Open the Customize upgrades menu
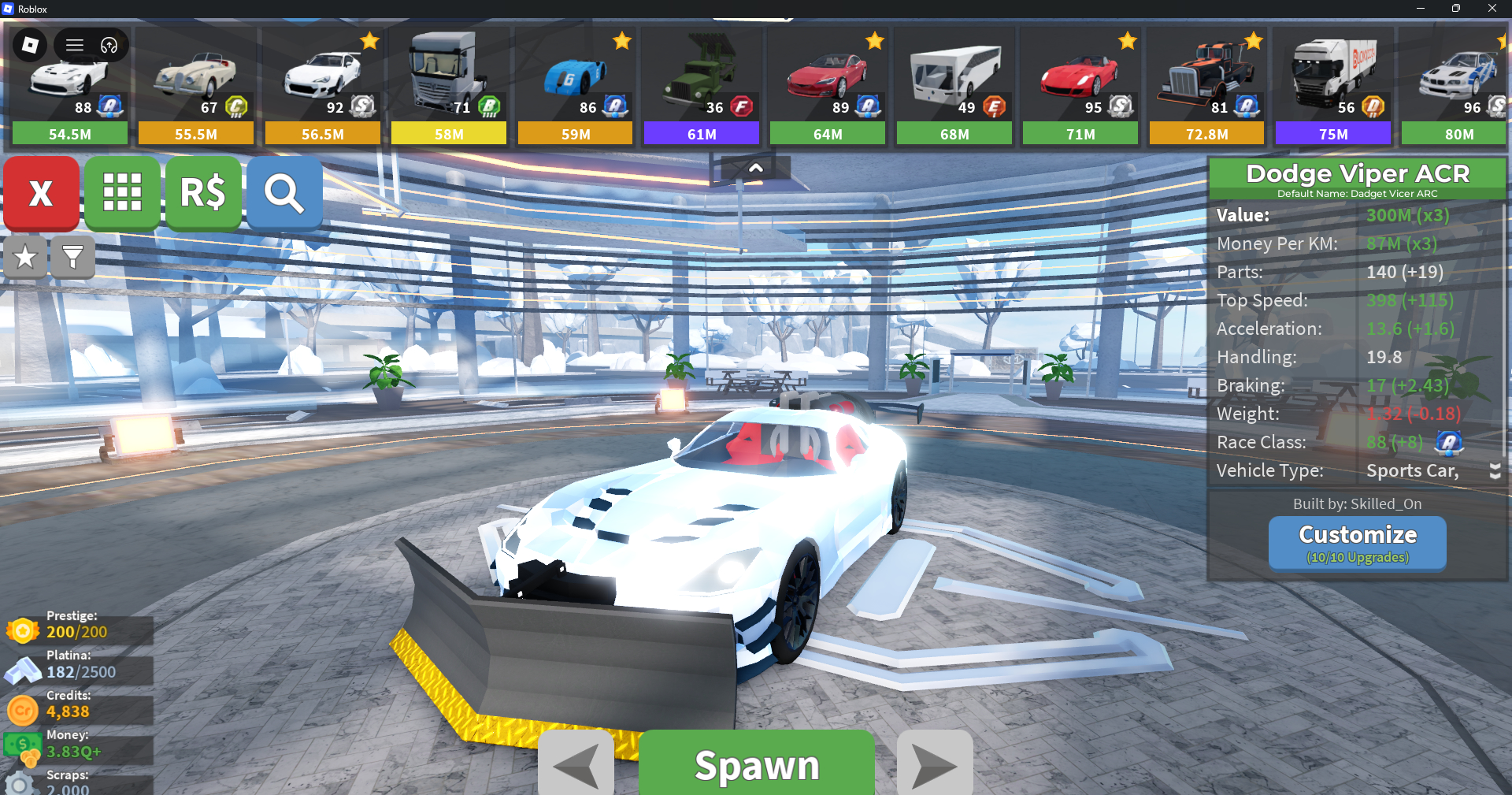The height and width of the screenshot is (795, 1512). (1357, 543)
